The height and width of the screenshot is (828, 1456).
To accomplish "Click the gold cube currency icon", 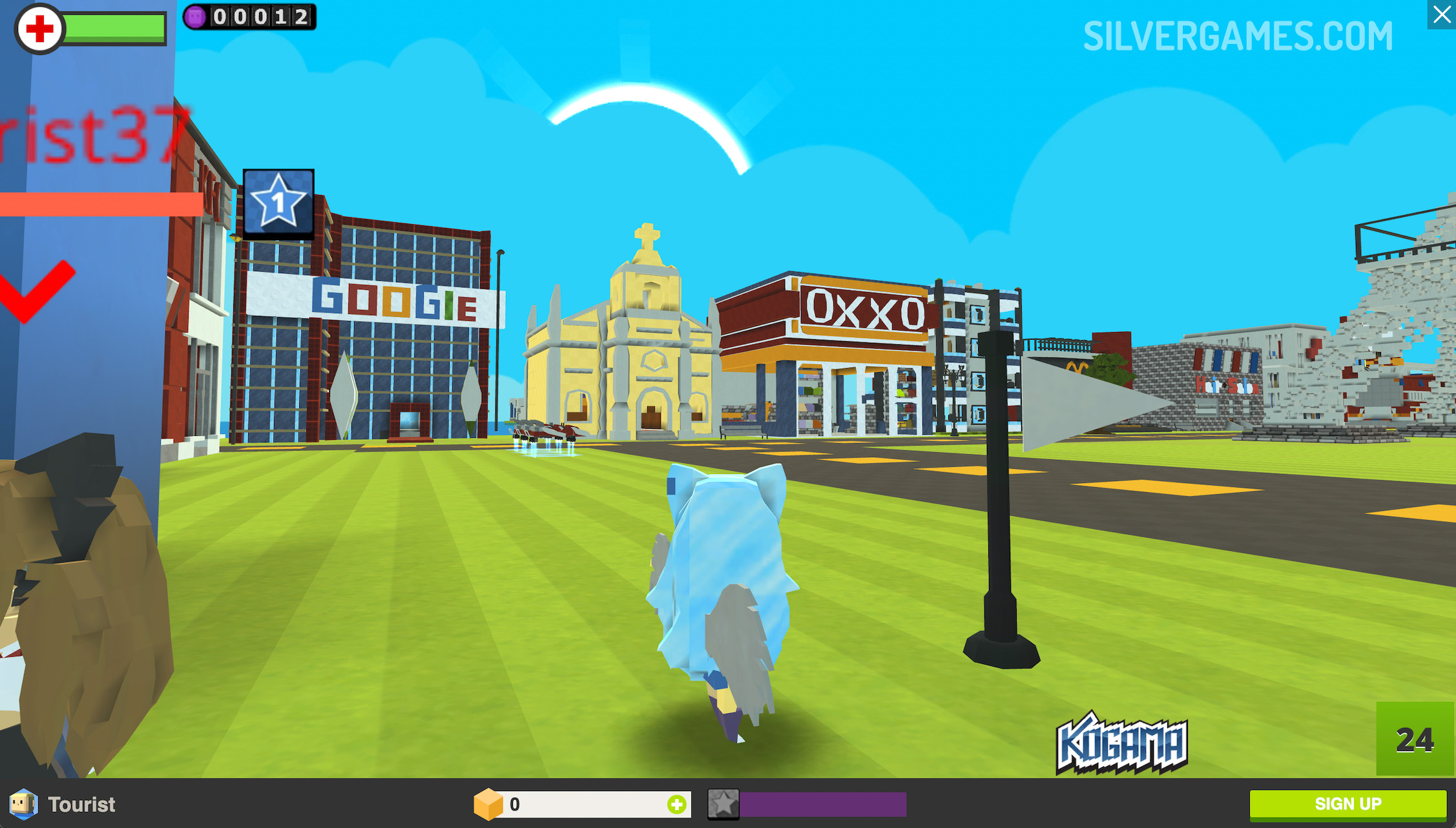I will tap(488, 804).
